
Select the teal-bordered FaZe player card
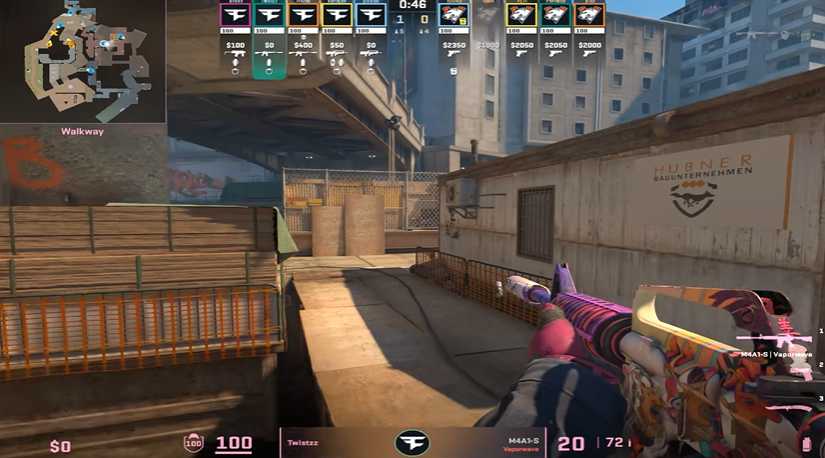point(269,15)
